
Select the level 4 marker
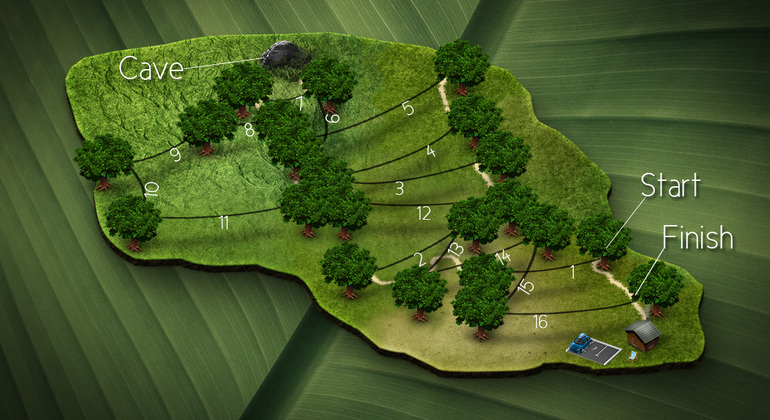(x=430, y=152)
